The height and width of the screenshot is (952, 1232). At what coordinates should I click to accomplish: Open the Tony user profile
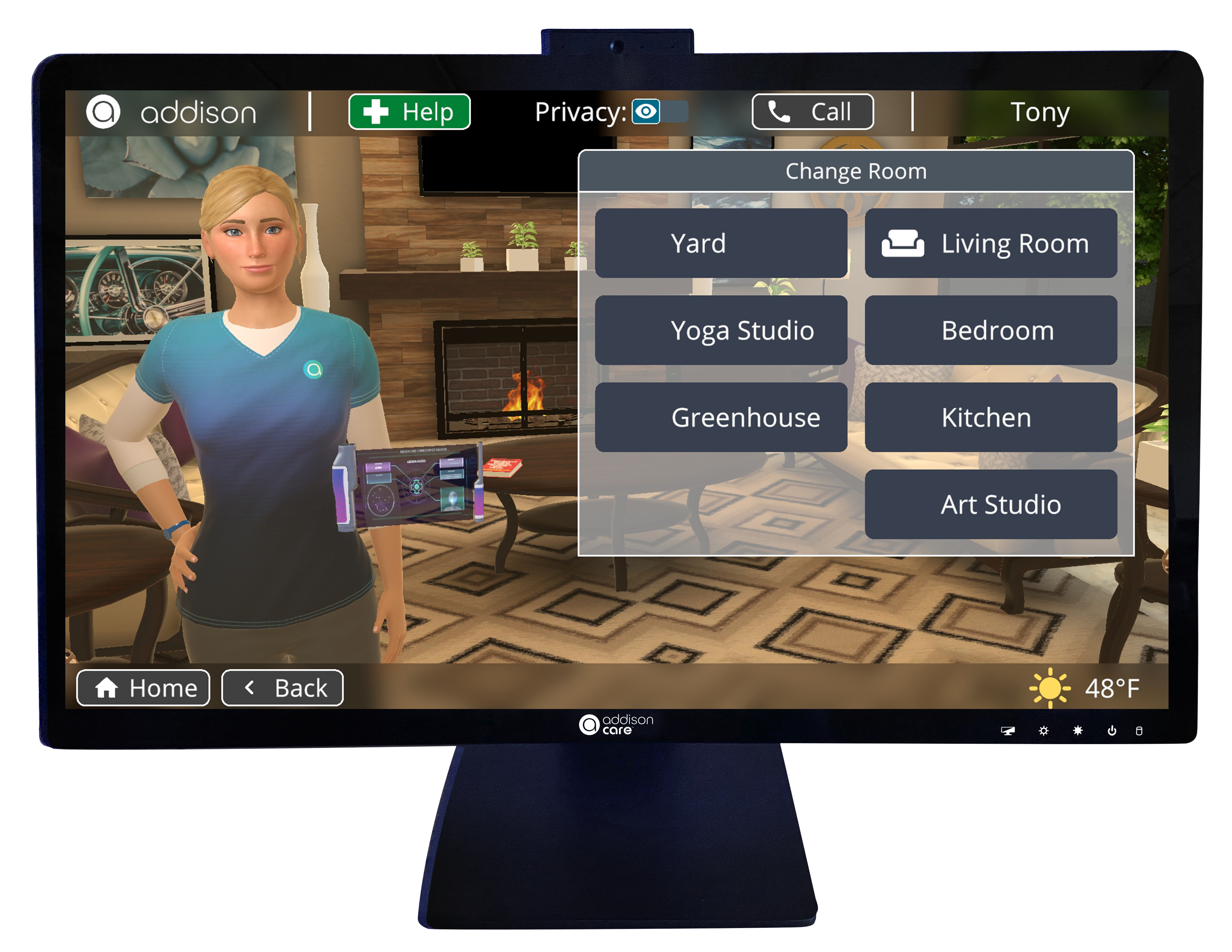[x=1039, y=112]
